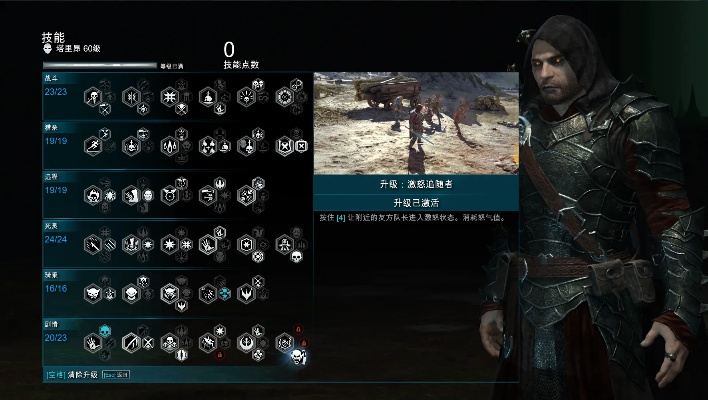Select the beast head skill starting 骑乘 row
Screen dimensions: 708x400
coord(92,292)
